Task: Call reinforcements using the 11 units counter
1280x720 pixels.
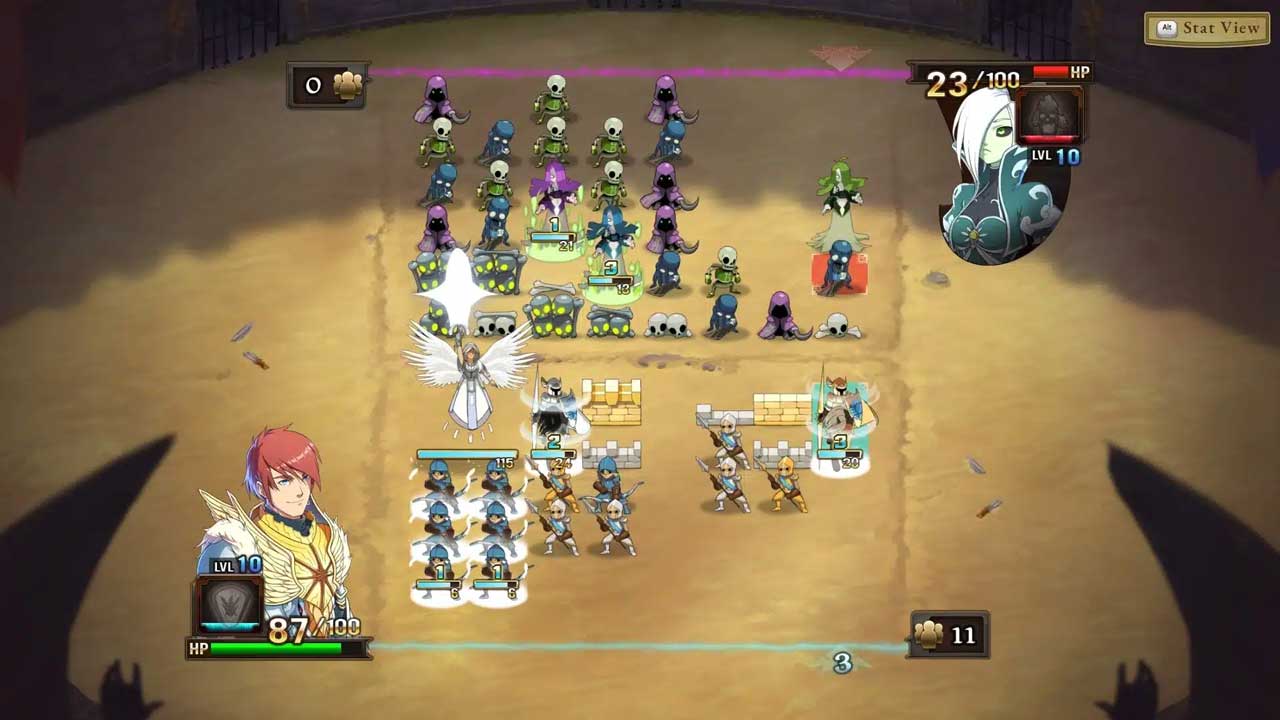Action: click(x=948, y=635)
